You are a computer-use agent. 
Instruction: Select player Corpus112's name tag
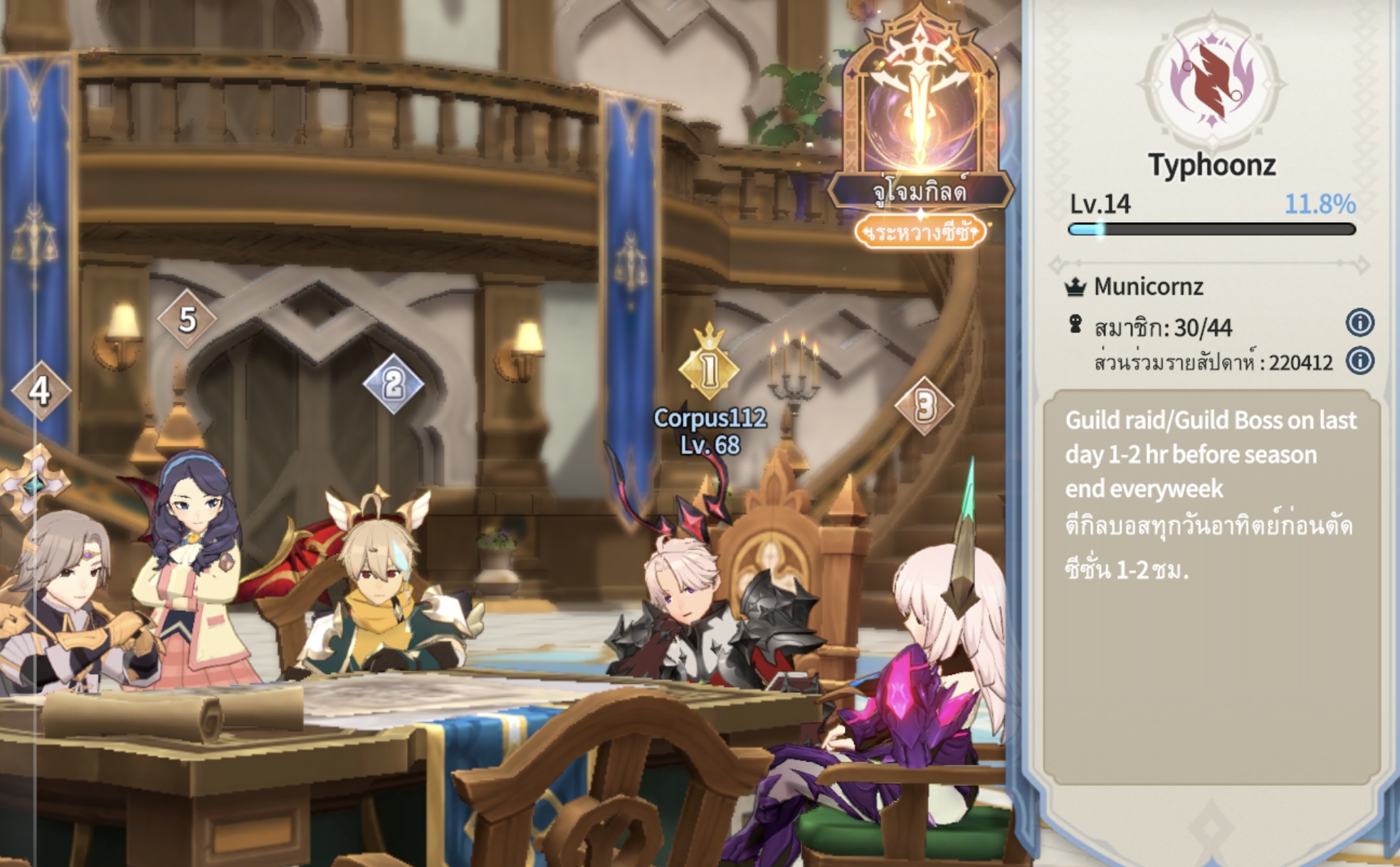710,430
